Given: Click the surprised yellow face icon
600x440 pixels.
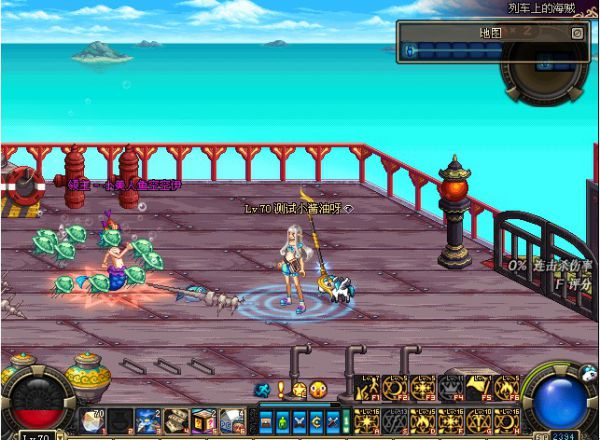Looking at the screenshot, I should click(x=318, y=389).
